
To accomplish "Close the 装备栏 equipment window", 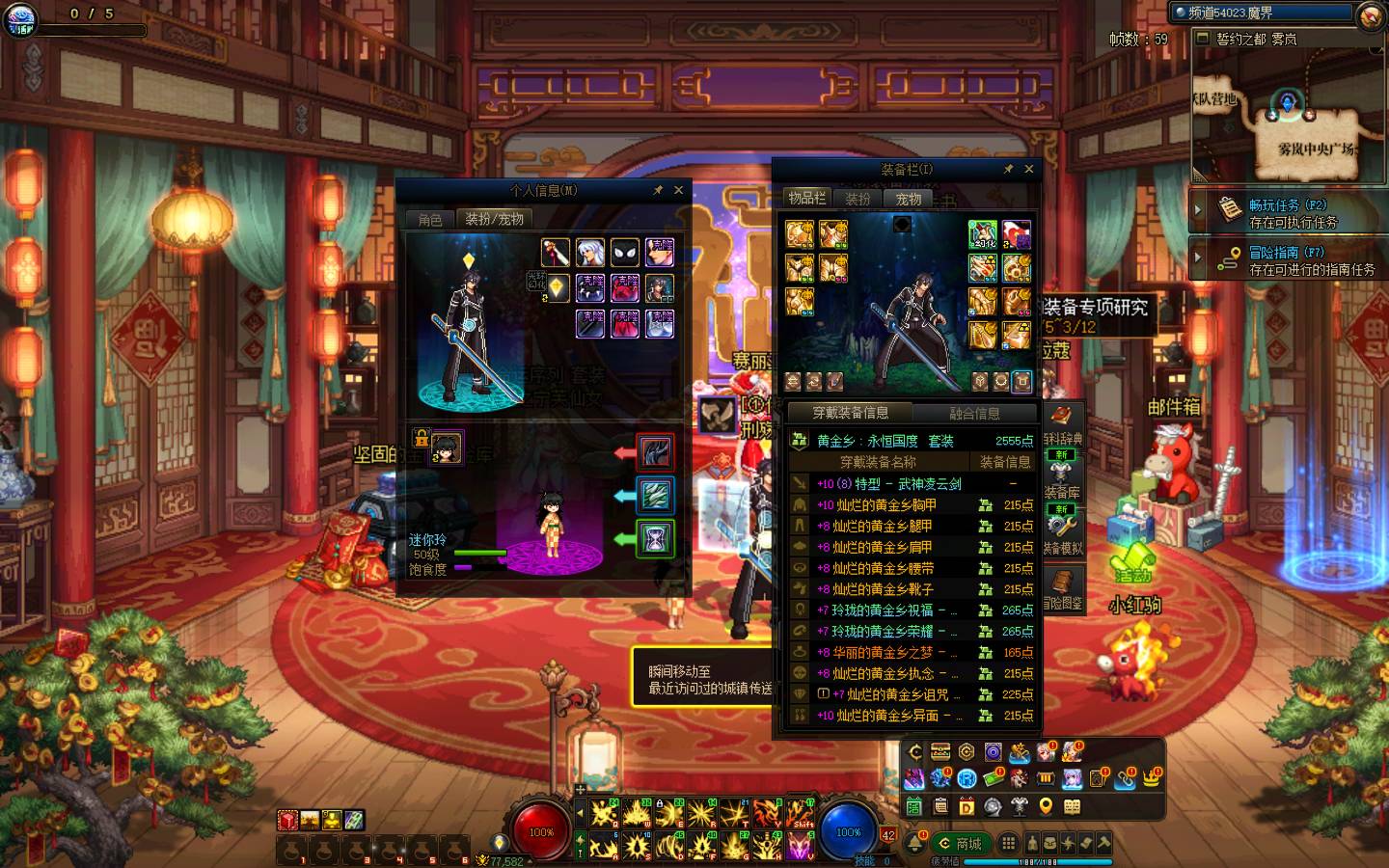I will coord(1028,169).
